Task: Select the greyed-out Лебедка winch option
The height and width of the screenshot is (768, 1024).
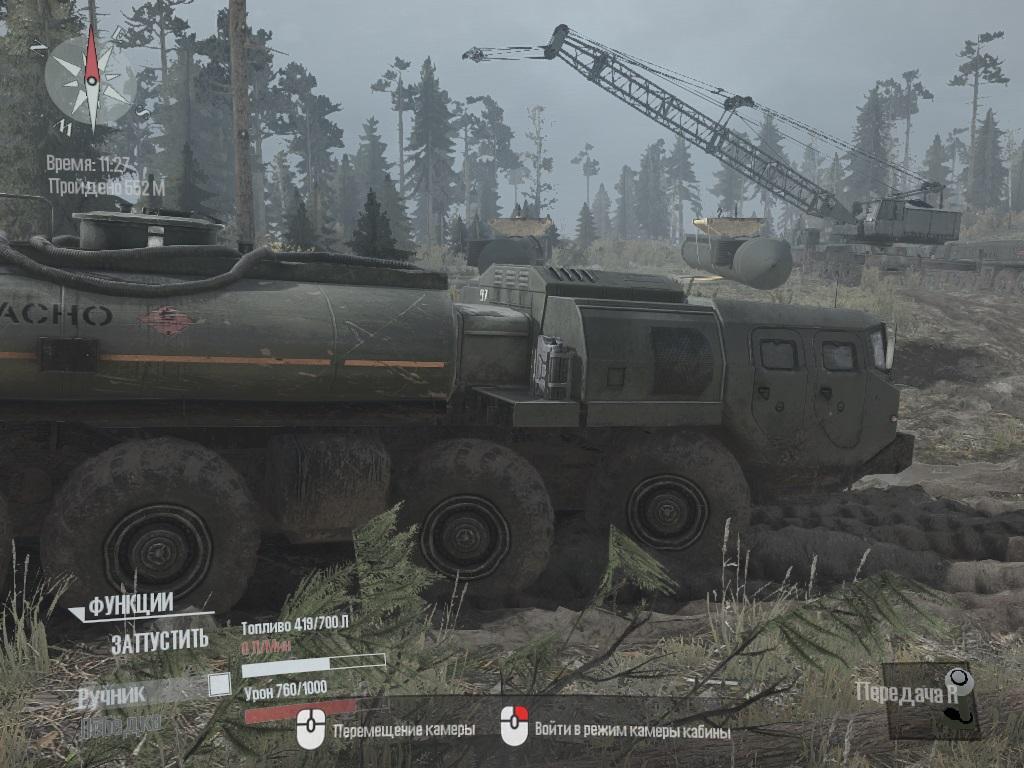Action: click(x=120, y=724)
